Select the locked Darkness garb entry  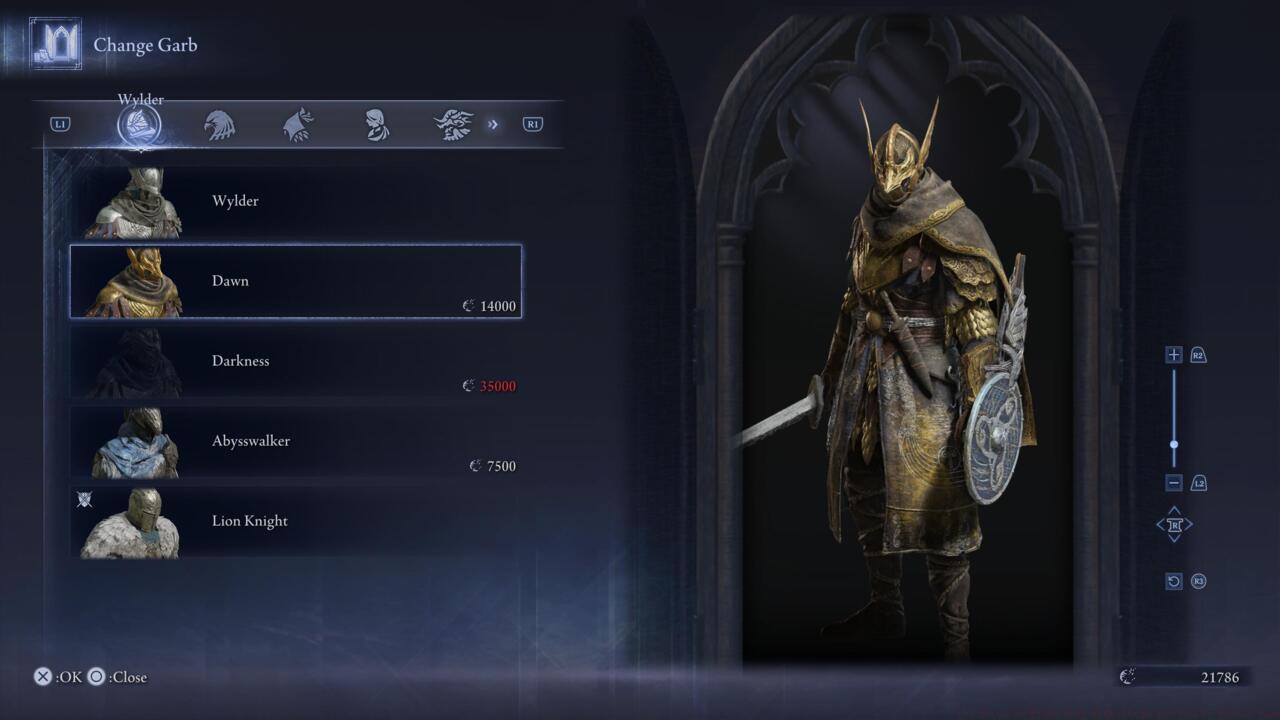(295, 361)
